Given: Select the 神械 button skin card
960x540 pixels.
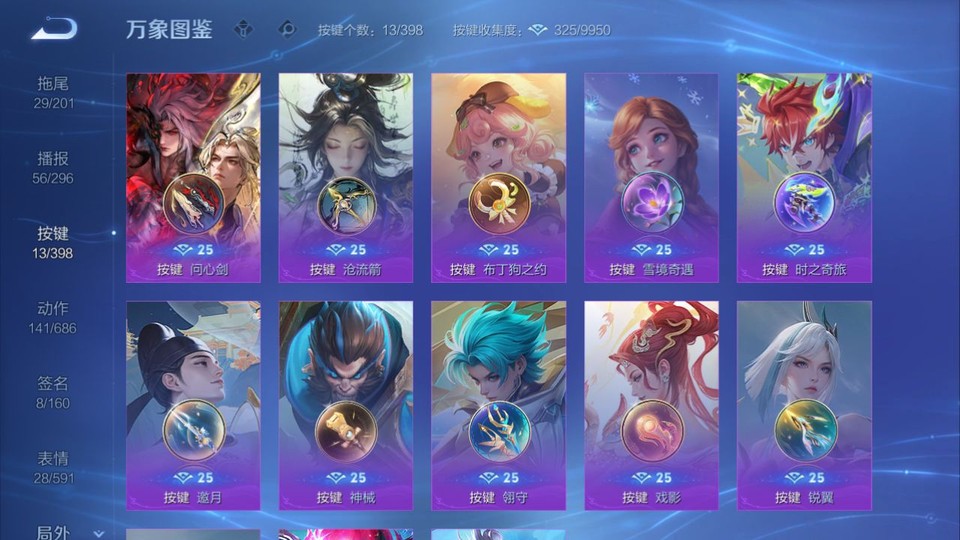Looking at the screenshot, I should [346, 406].
